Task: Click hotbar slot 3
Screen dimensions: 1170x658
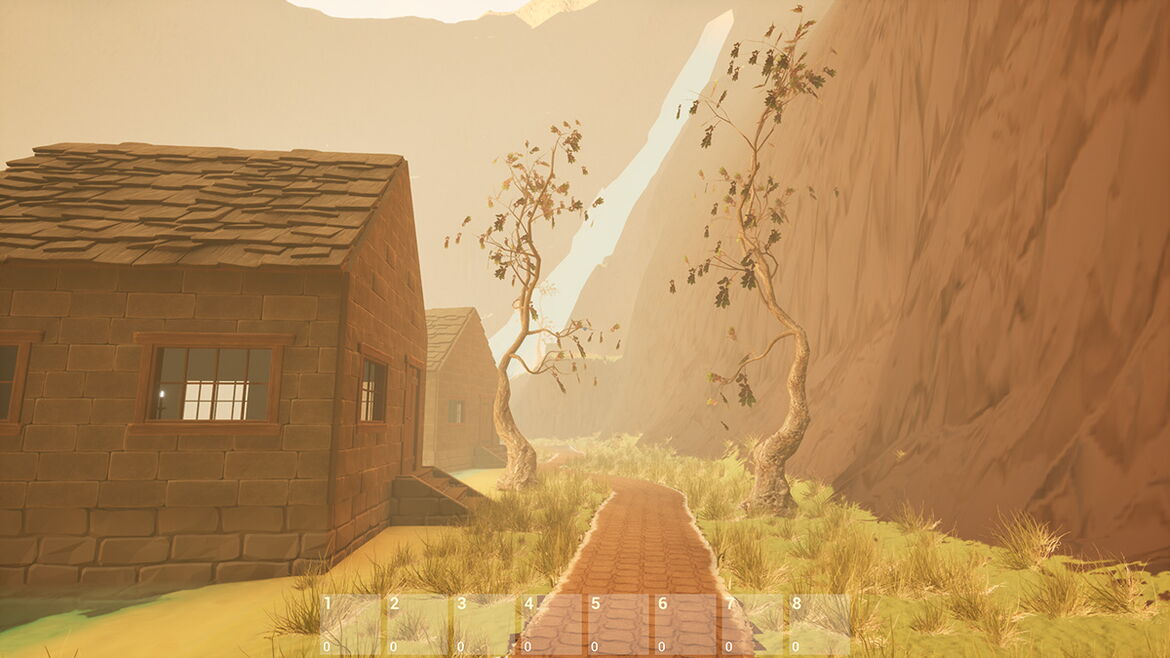Action: coord(484,625)
